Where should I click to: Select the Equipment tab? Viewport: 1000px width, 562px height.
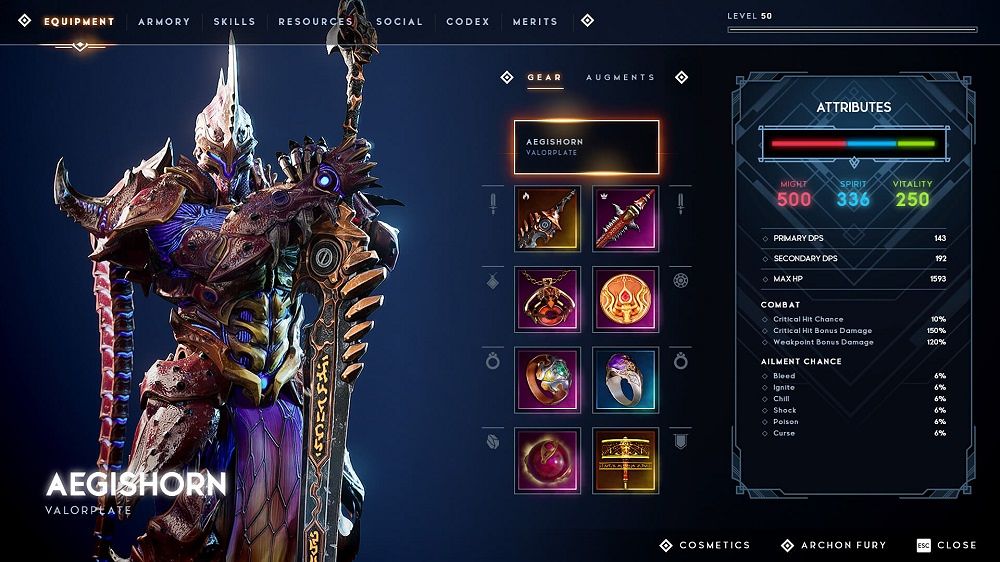(79, 21)
